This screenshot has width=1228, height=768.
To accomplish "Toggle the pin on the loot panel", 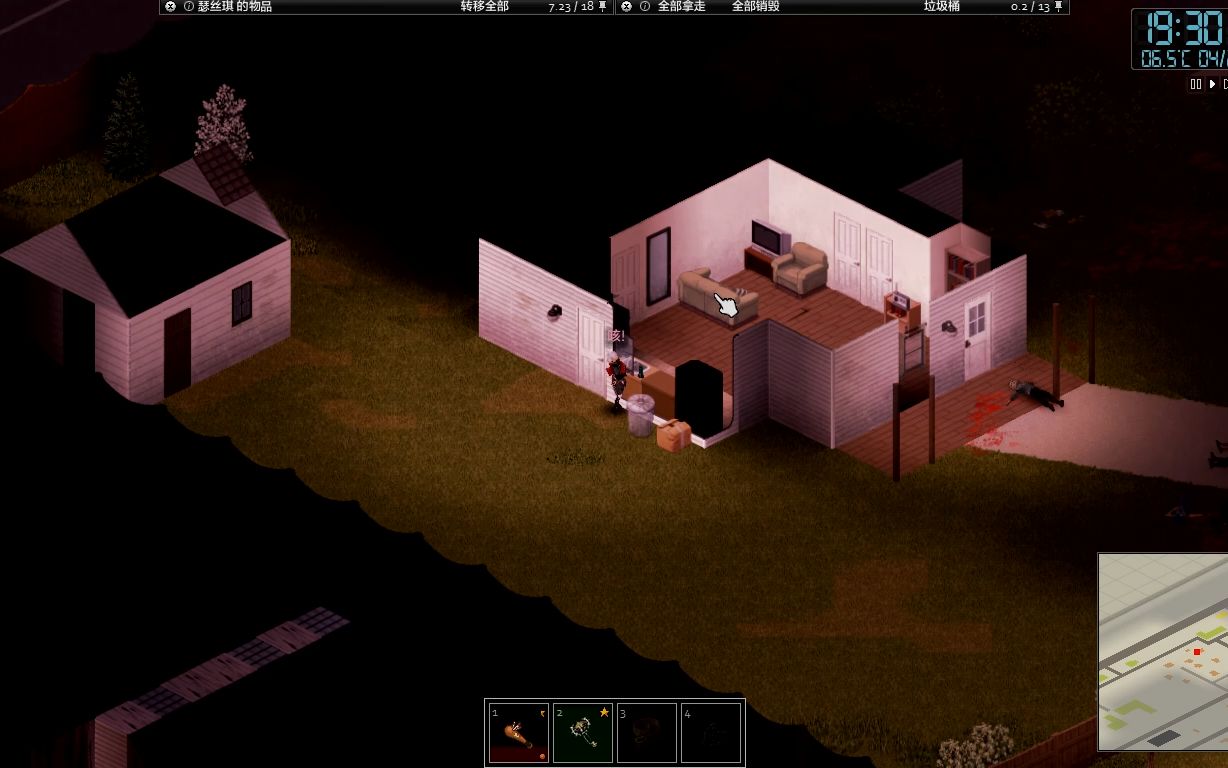I will (x=1059, y=6).
